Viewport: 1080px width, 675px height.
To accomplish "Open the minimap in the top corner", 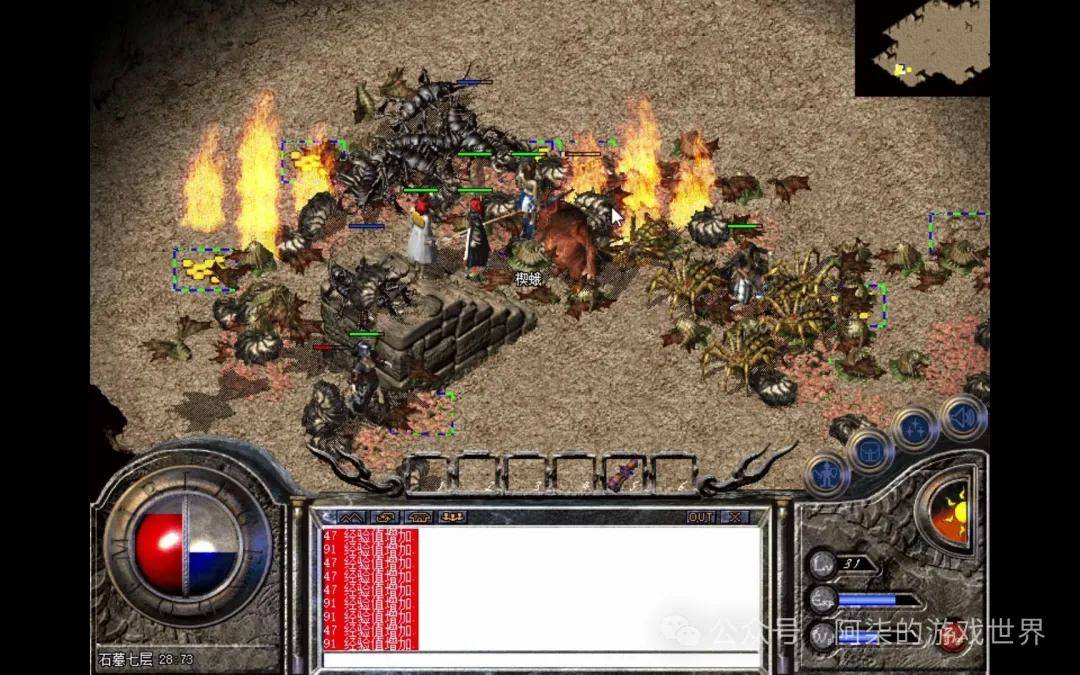I will [921, 48].
